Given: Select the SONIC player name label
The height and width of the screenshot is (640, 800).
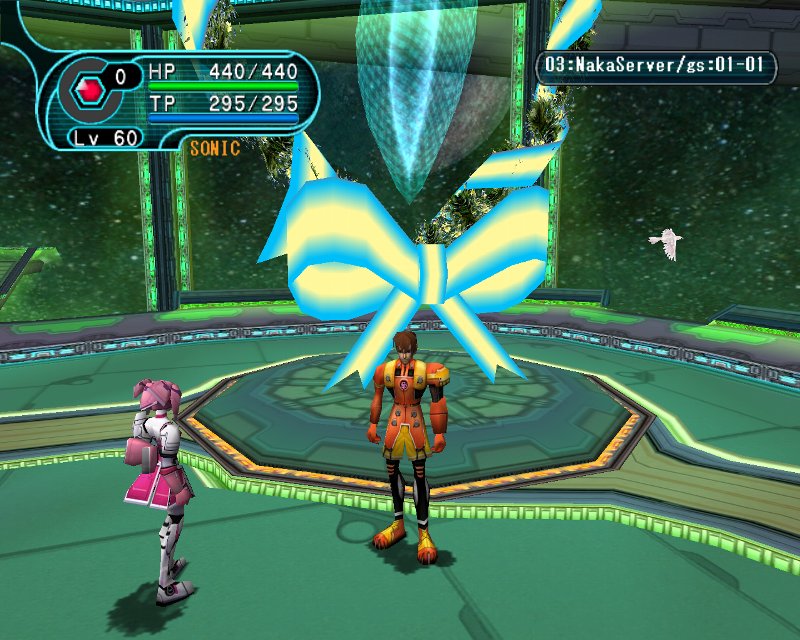Looking at the screenshot, I should click(x=214, y=149).
